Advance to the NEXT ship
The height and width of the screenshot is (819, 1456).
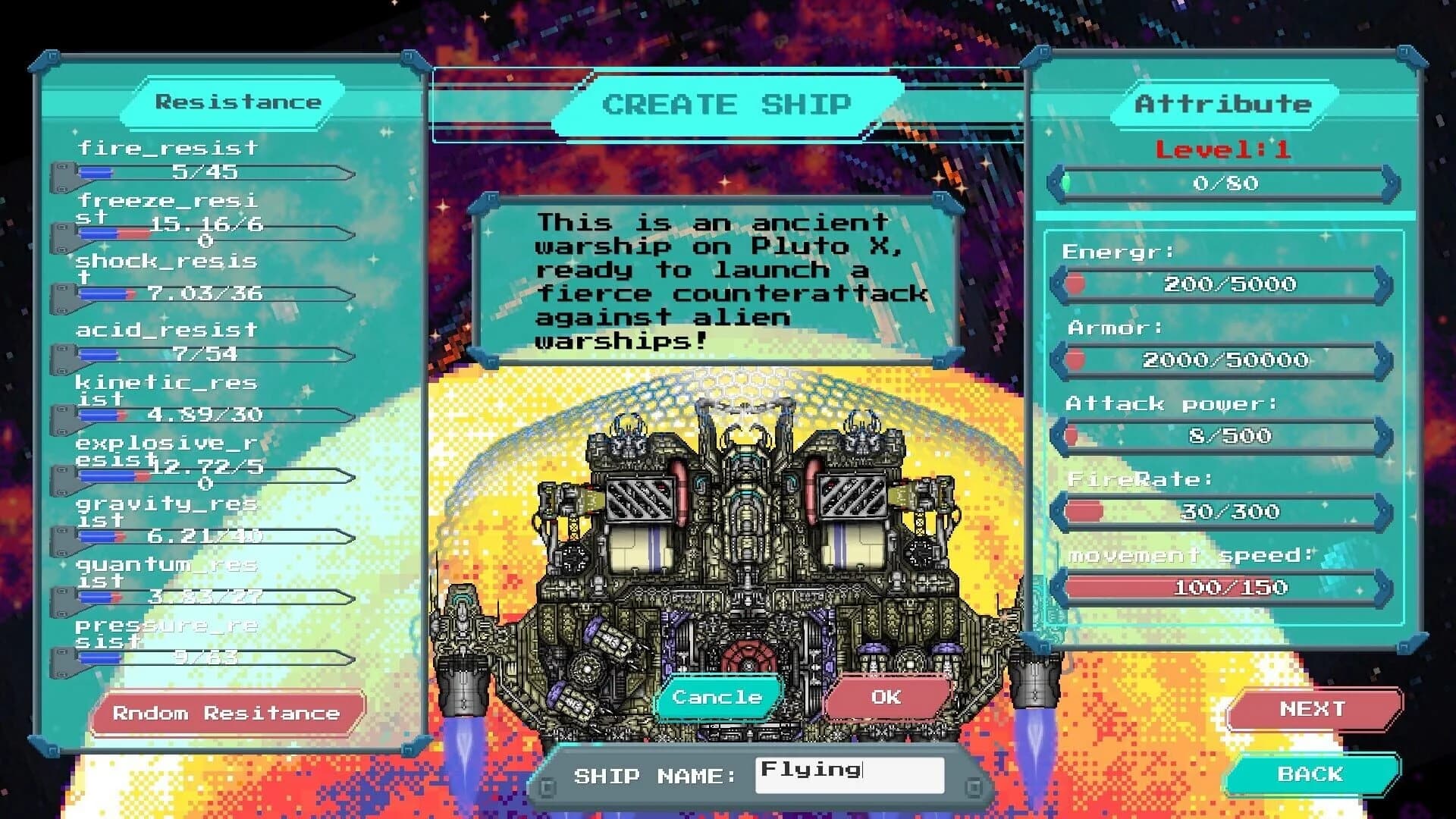[x=1313, y=709]
